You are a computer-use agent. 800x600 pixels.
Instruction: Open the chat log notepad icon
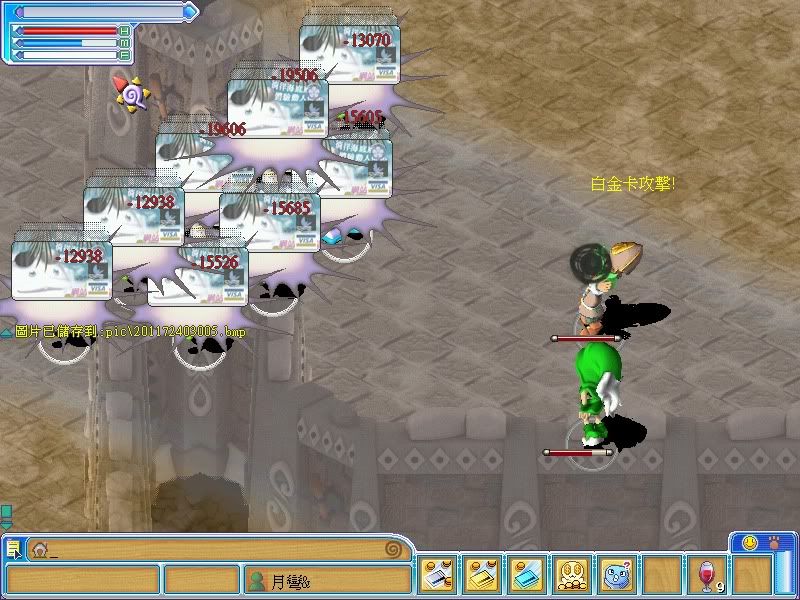point(13,548)
